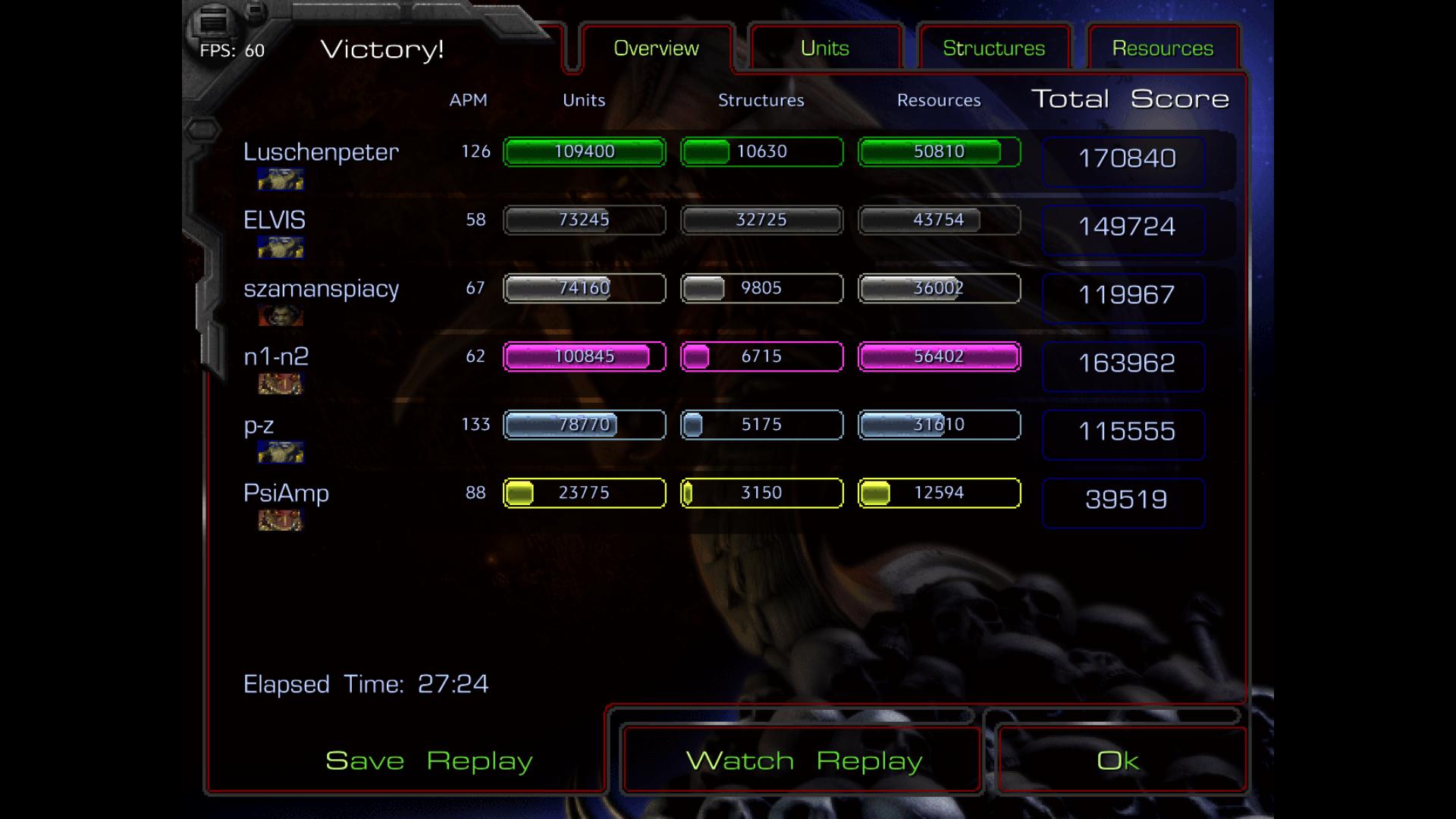Click player p-z's name
This screenshot has width=1456, height=819.
[x=259, y=425]
